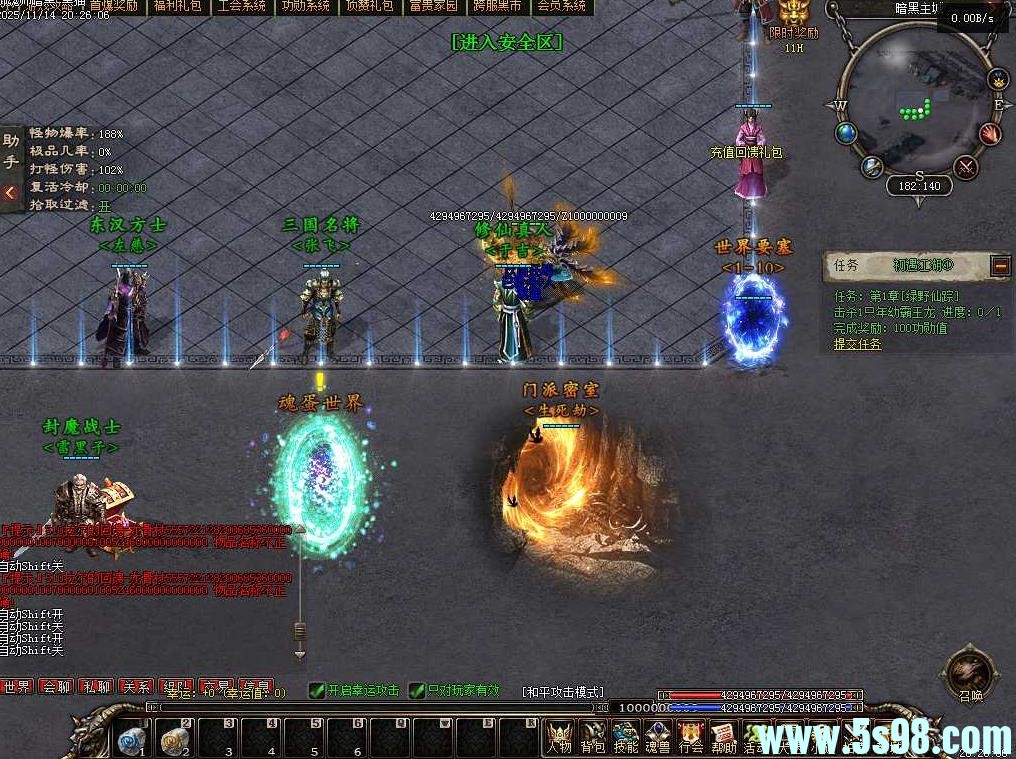Open the 工会系统 guild system menu
The image size is (1016, 759).
point(241,6)
